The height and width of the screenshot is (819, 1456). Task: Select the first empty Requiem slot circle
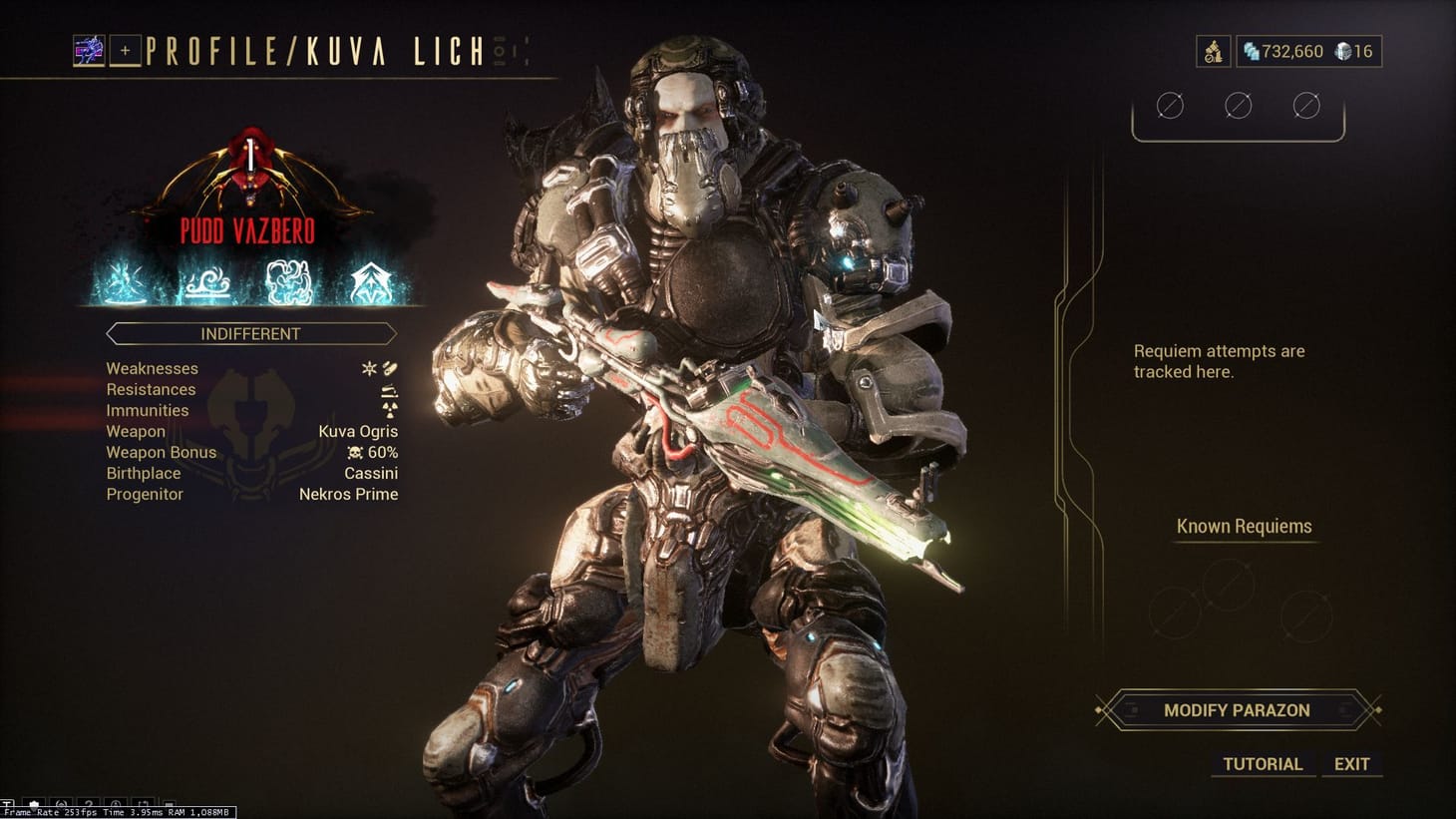click(1169, 105)
